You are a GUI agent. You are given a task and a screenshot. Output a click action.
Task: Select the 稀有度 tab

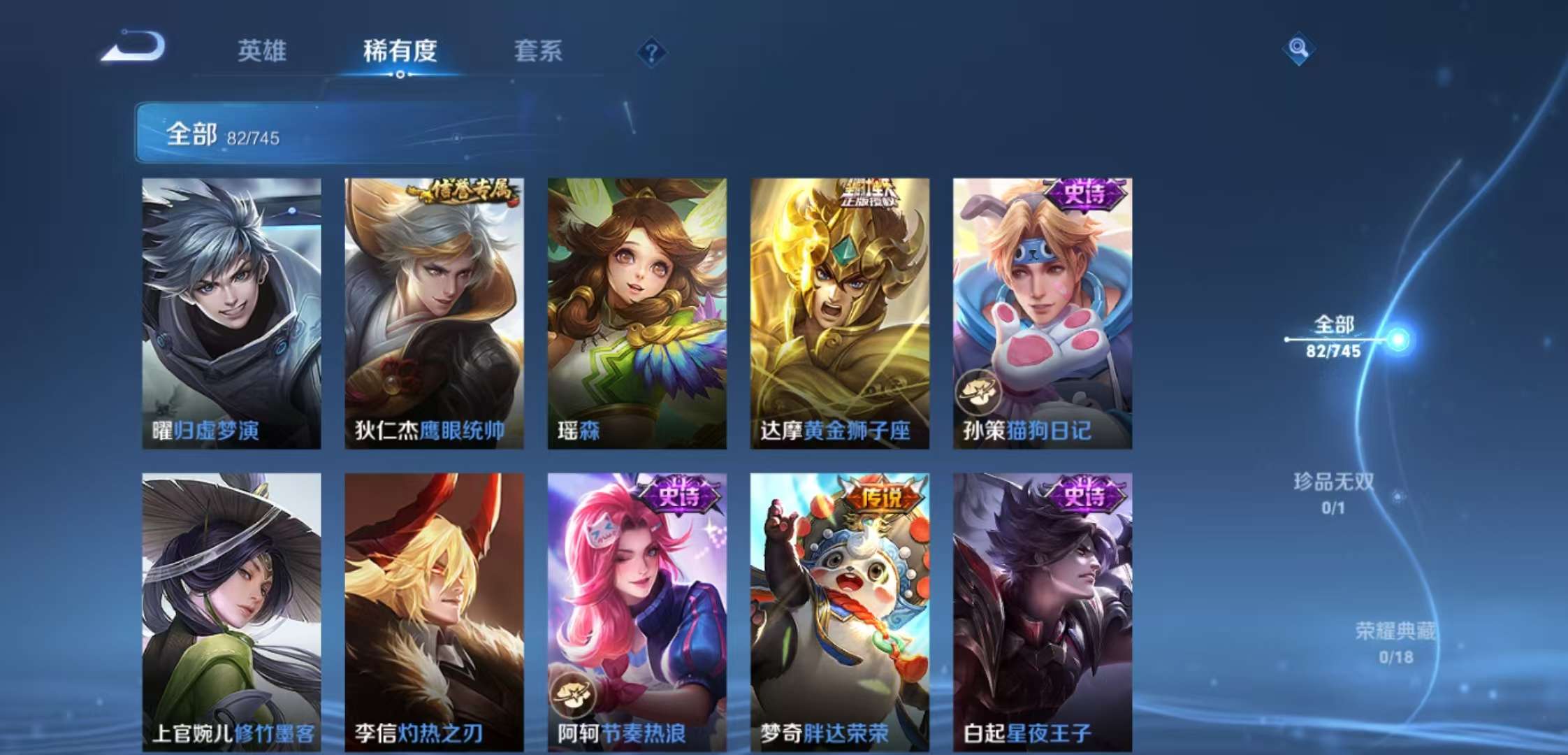pos(400,52)
